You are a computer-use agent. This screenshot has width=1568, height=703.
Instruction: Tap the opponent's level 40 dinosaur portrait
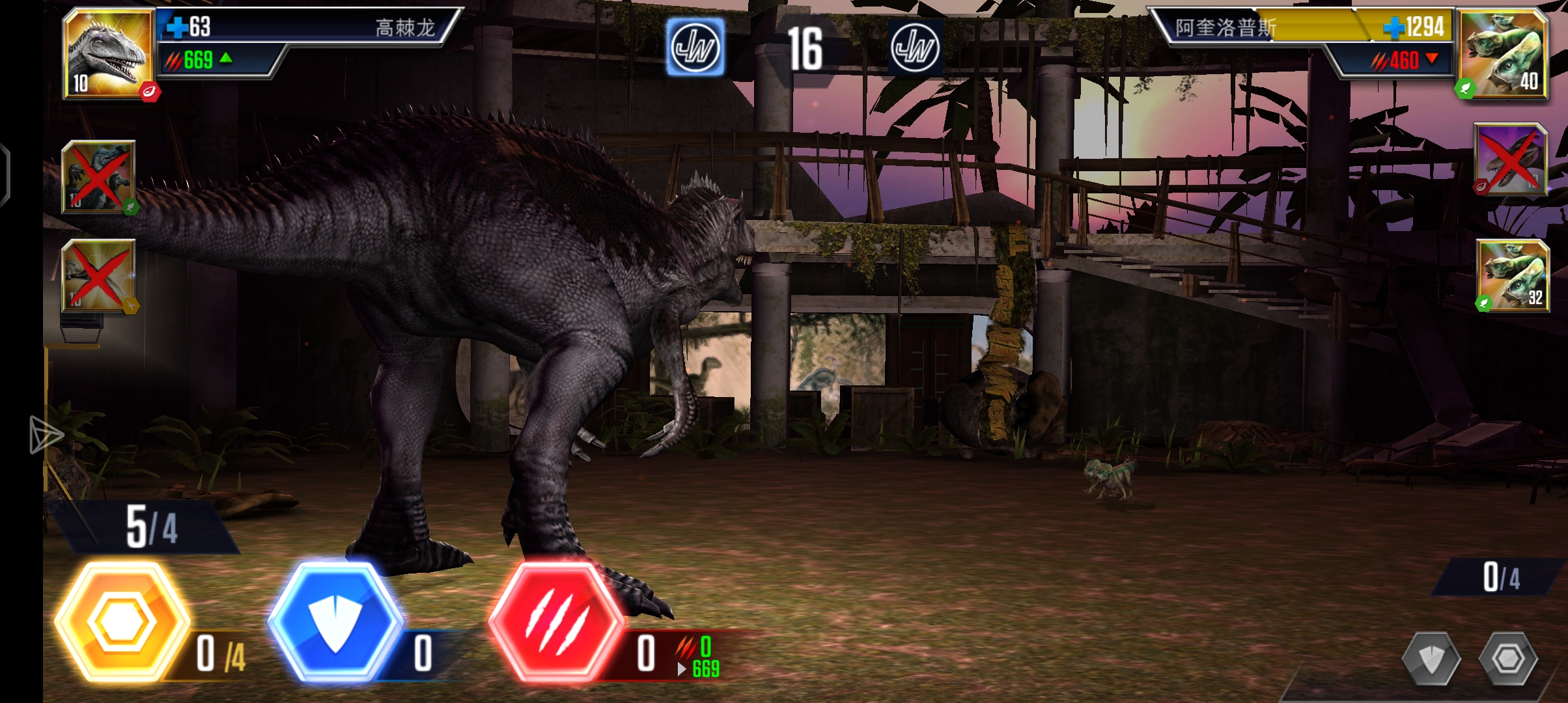pos(1503,53)
